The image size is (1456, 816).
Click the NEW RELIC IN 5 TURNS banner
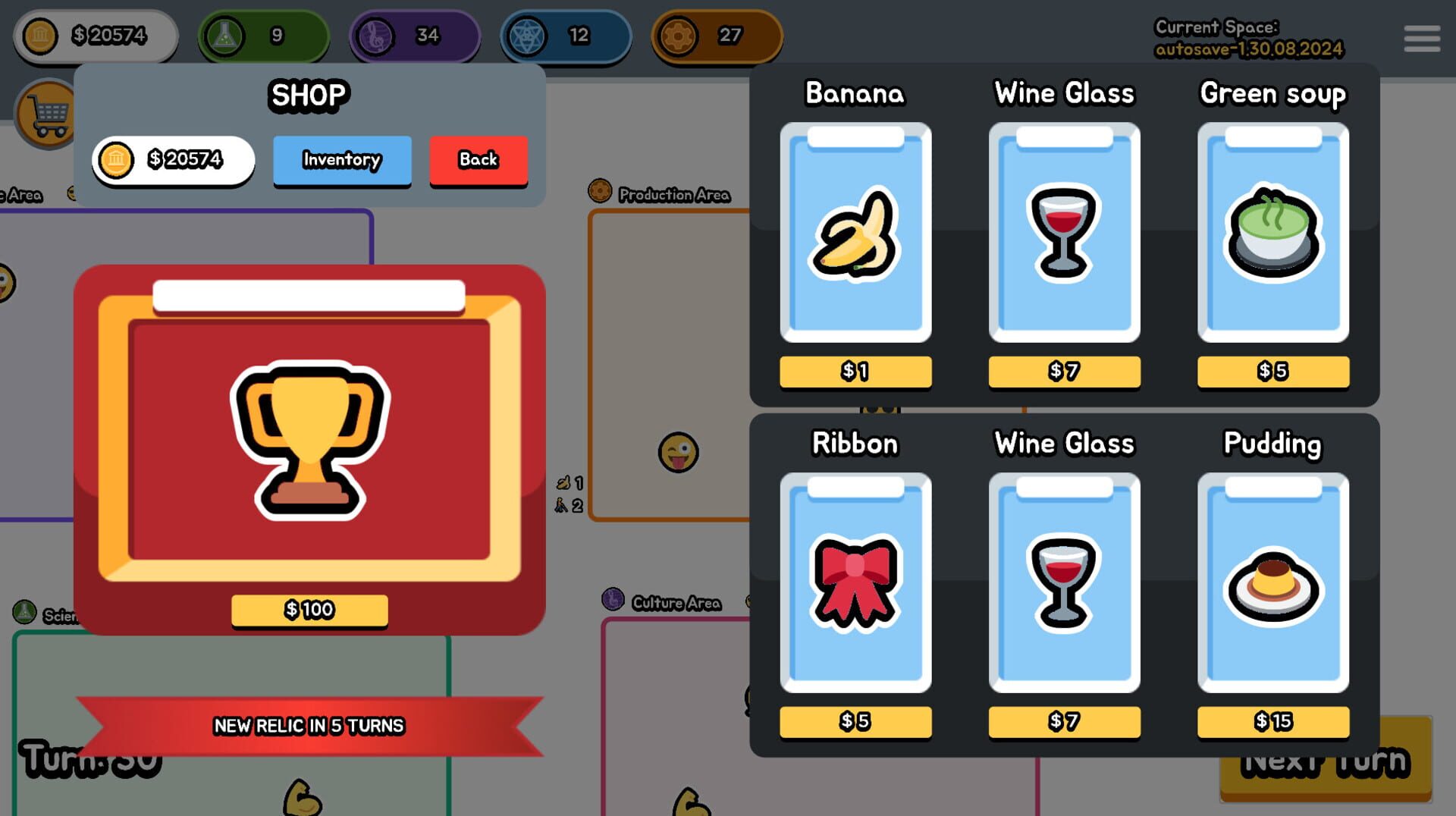[308, 725]
